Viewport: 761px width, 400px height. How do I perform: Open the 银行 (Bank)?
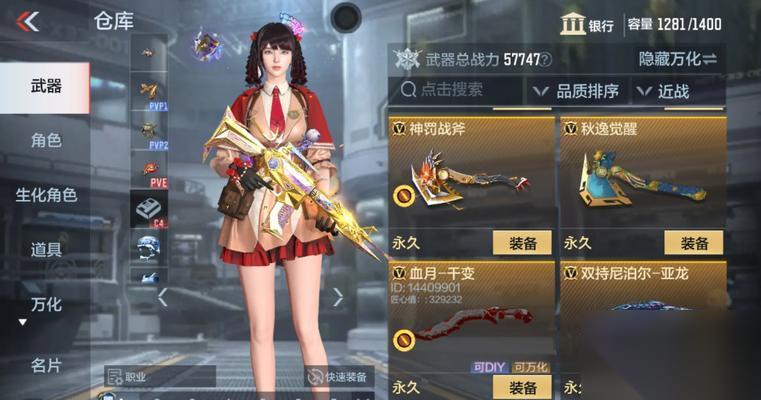coord(587,24)
